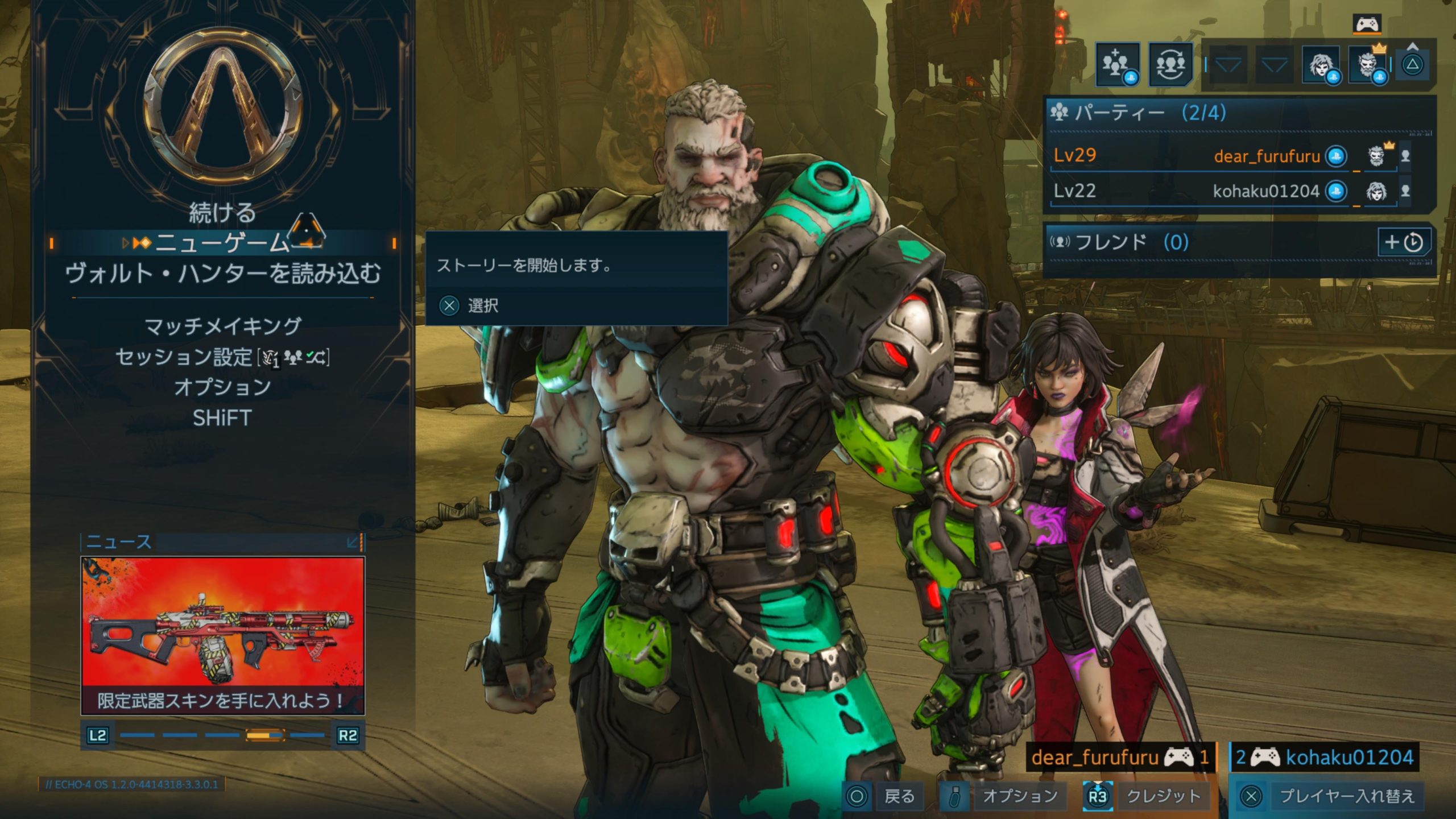
Task: Open the limited weapon skin news banner
Action: tap(222, 635)
